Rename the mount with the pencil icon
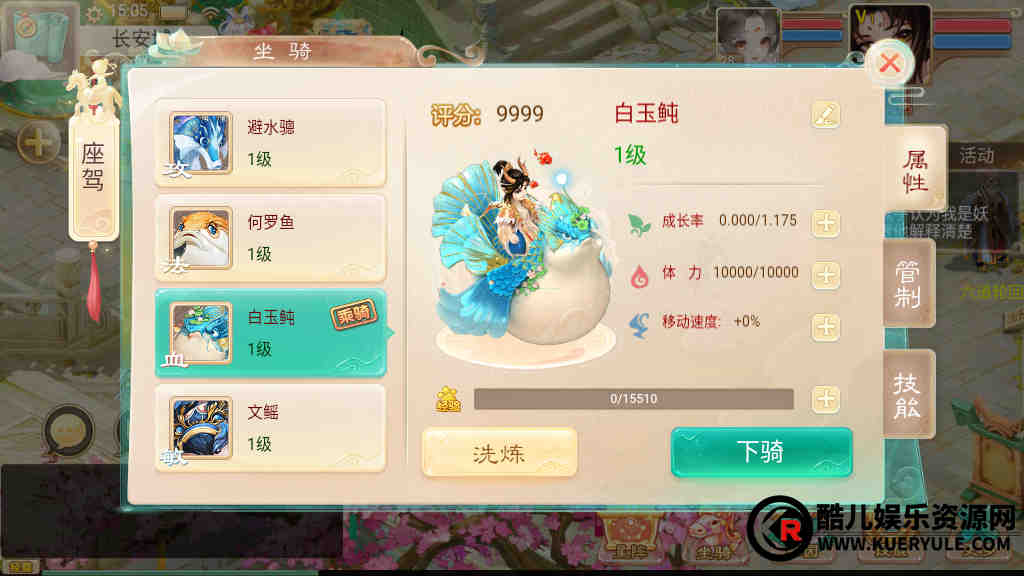The height and width of the screenshot is (576, 1024). tap(825, 115)
